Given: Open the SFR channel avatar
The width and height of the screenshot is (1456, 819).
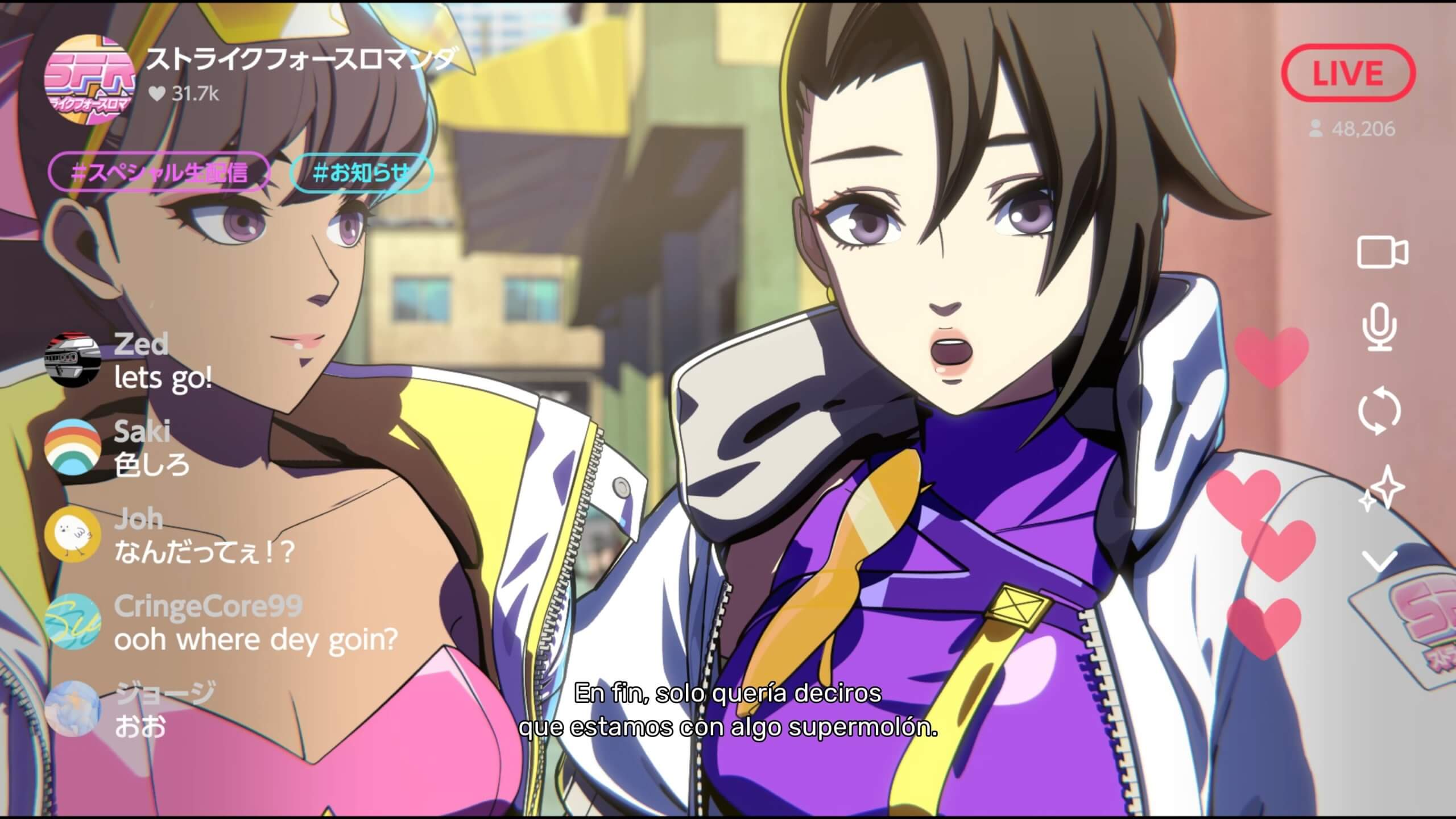Looking at the screenshot, I should coord(89,78).
